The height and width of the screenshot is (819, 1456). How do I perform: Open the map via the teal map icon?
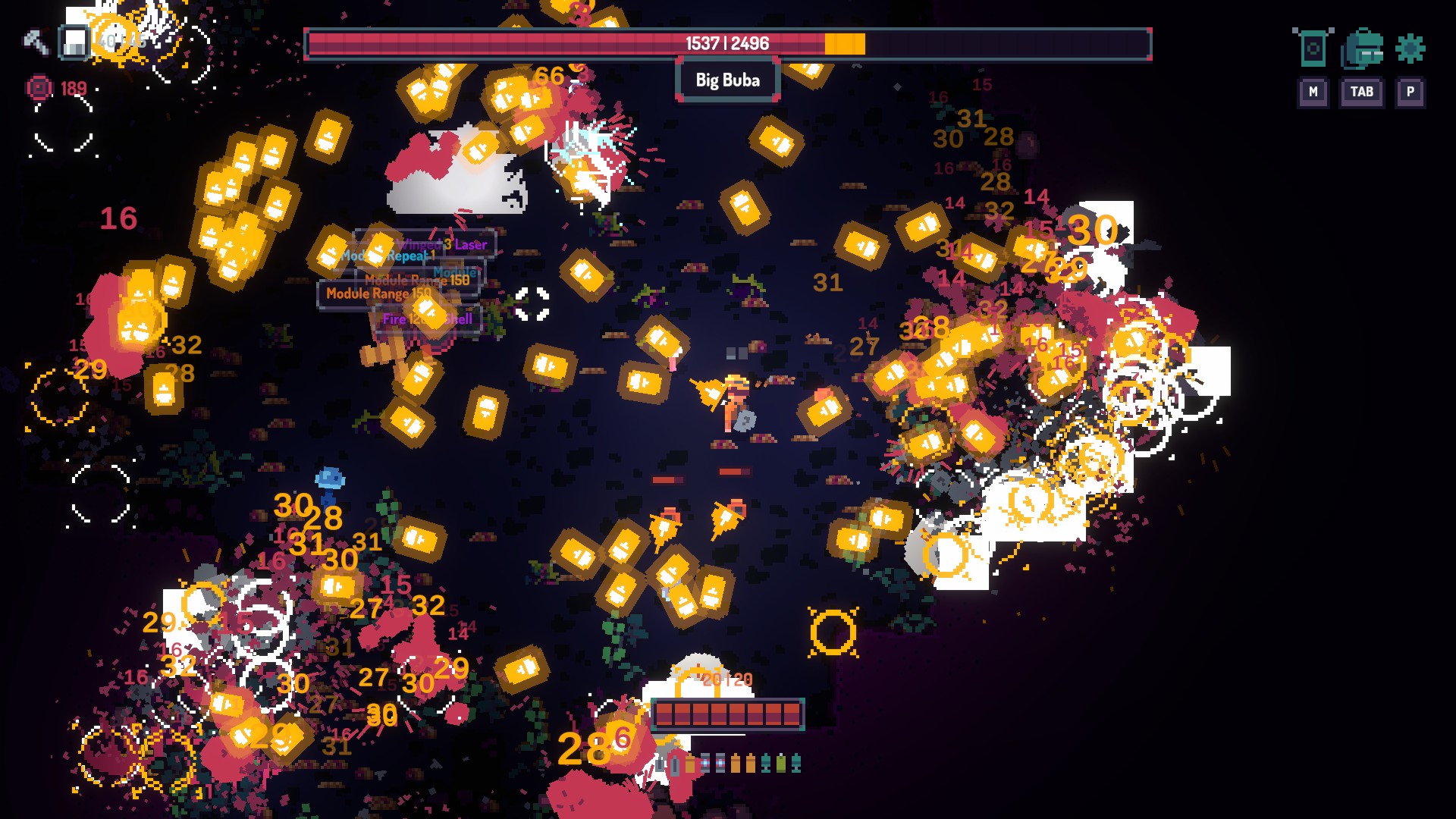pos(1313,49)
